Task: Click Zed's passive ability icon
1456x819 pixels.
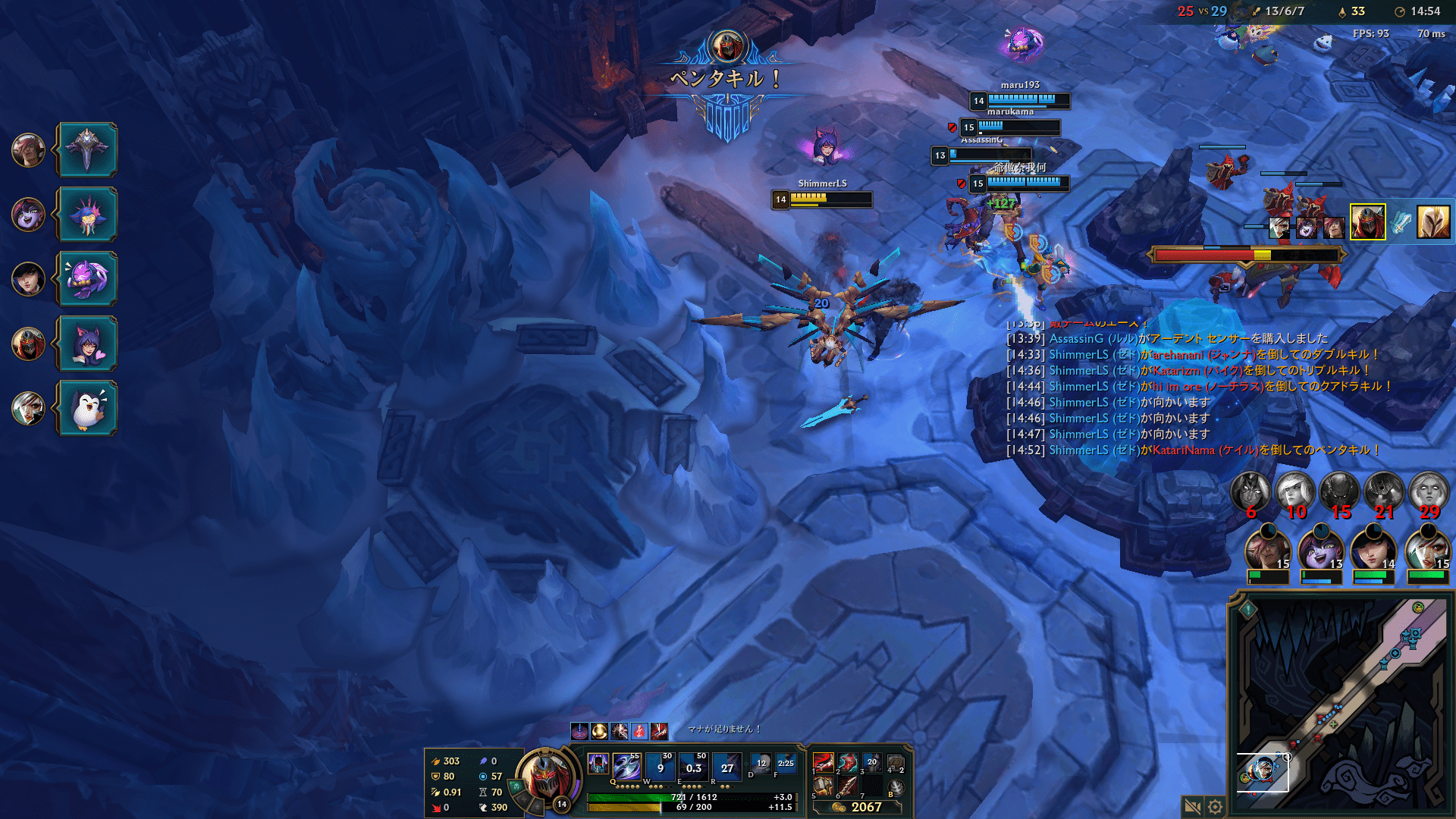Action: pyautogui.click(x=598, y=764)
